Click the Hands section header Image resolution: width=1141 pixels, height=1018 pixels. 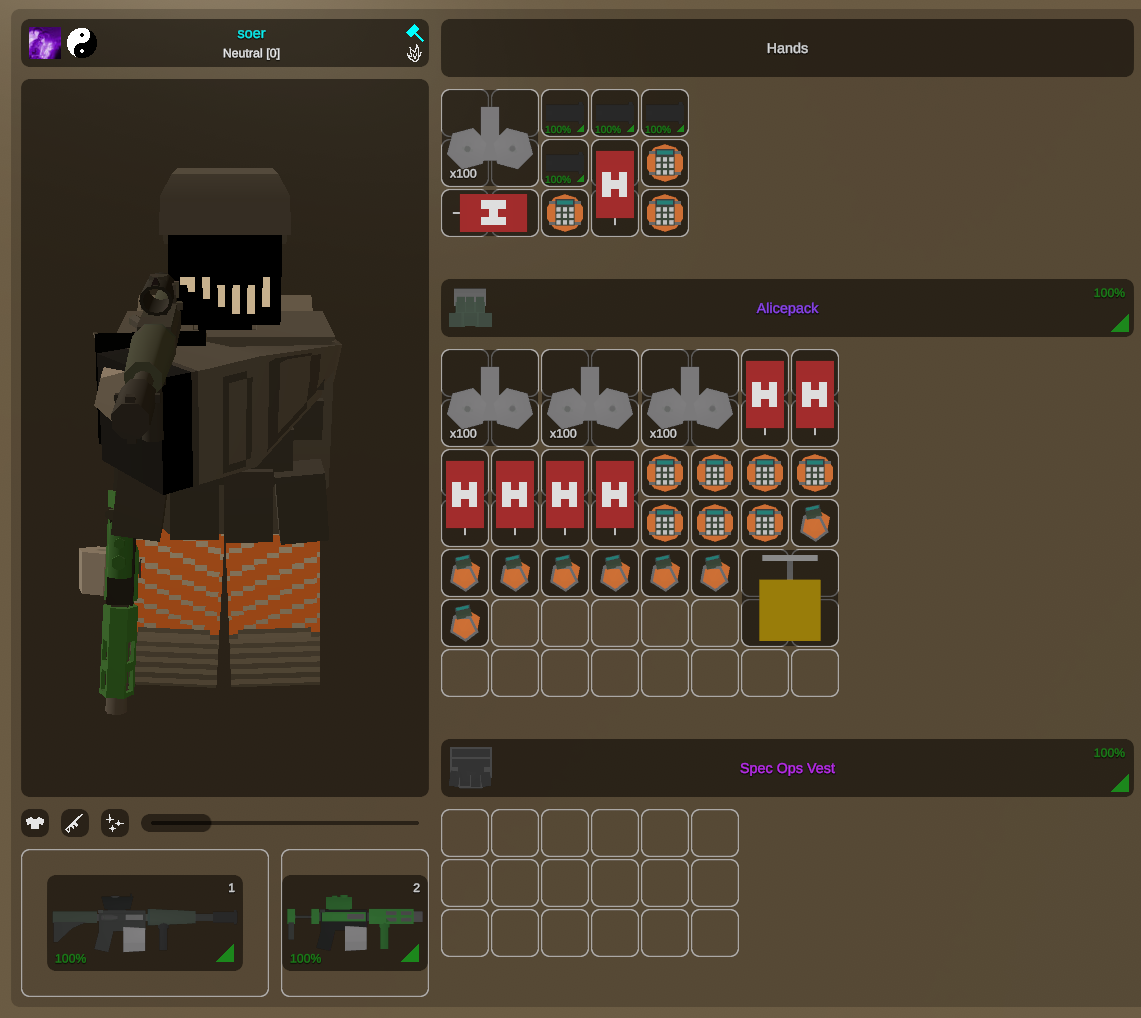click(787, 48)
